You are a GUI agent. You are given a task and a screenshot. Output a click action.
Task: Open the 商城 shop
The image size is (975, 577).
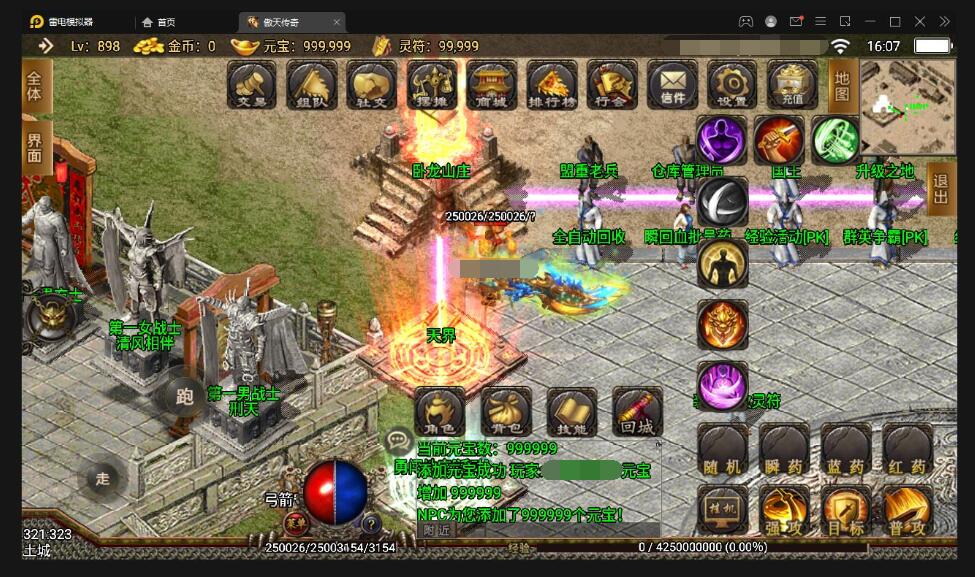(x=492, y=84)
